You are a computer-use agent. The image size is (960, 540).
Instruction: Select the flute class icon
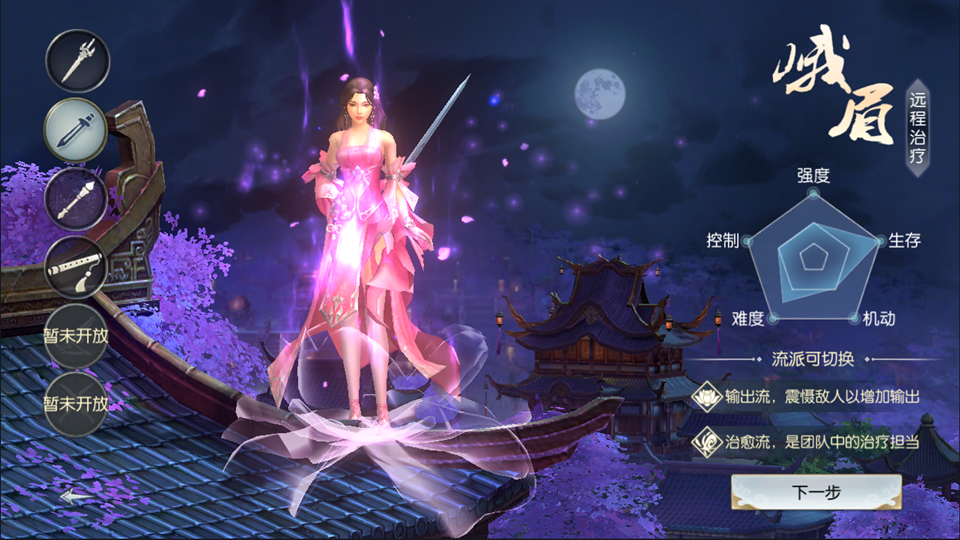click(76, 266)
